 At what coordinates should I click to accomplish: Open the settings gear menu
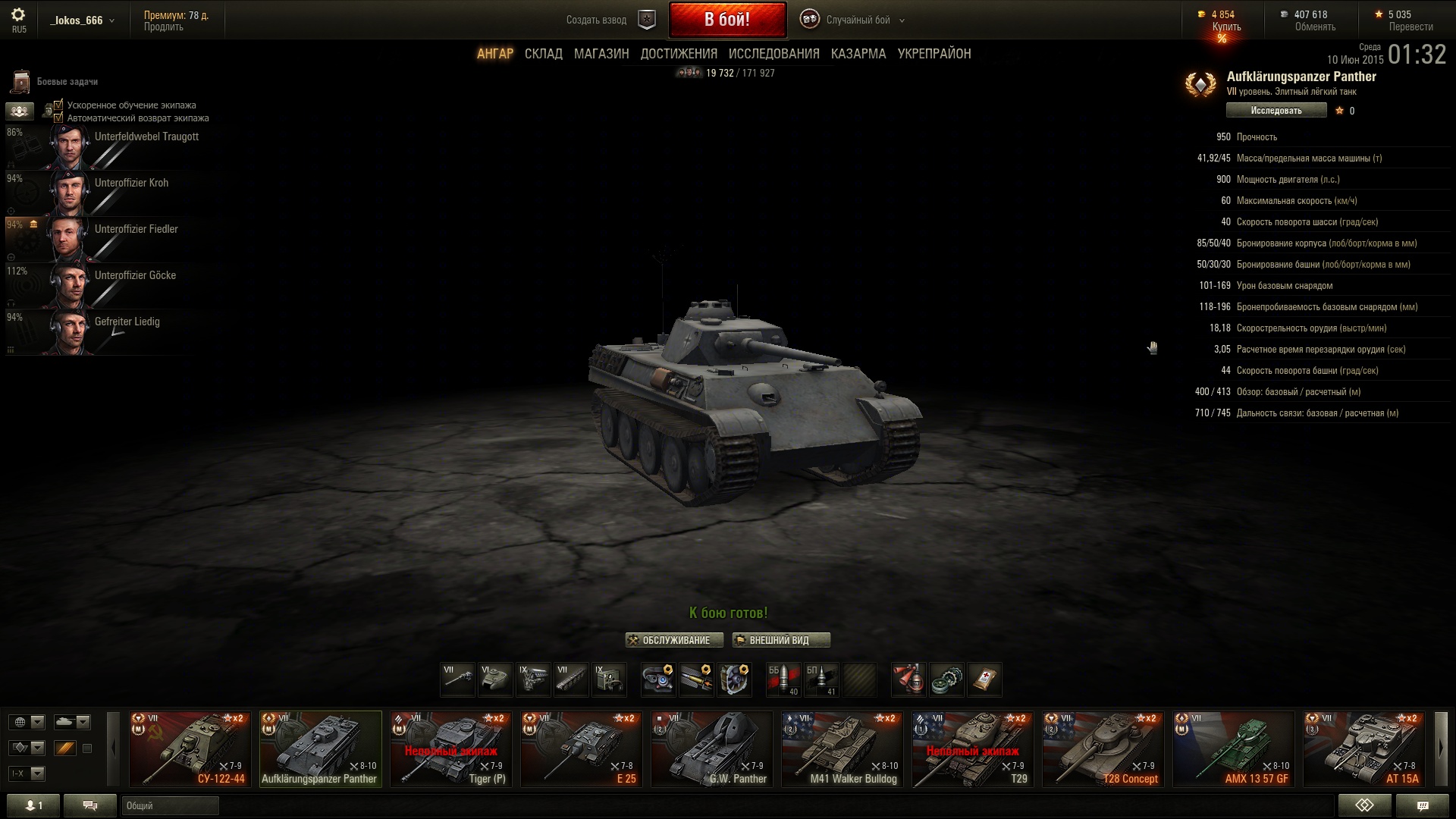click(18, 15)
